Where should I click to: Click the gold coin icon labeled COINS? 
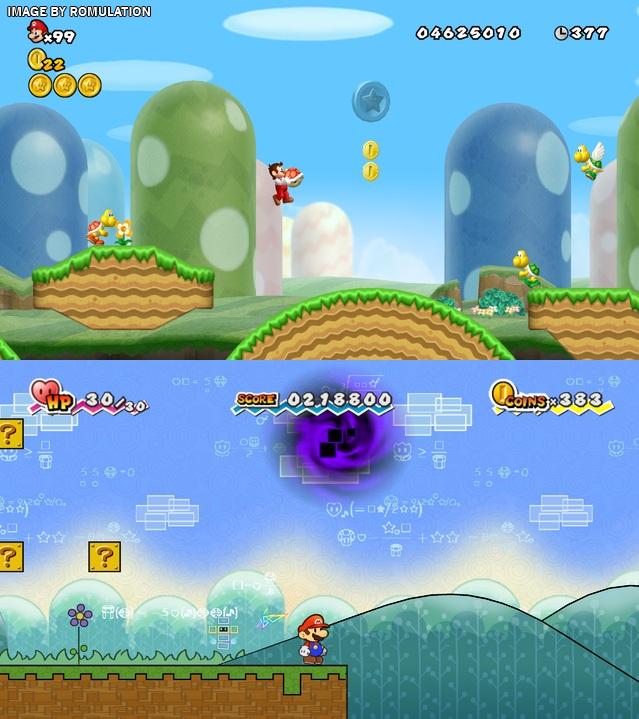(502, 392)
